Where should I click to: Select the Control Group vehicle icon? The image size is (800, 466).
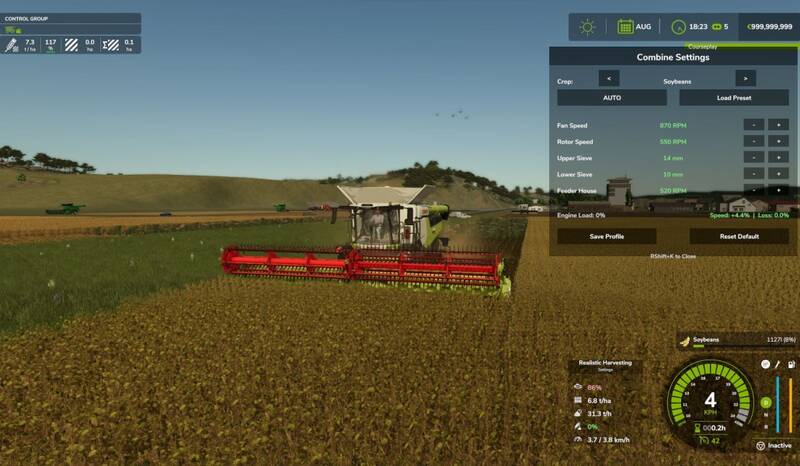tap(13, 30)
